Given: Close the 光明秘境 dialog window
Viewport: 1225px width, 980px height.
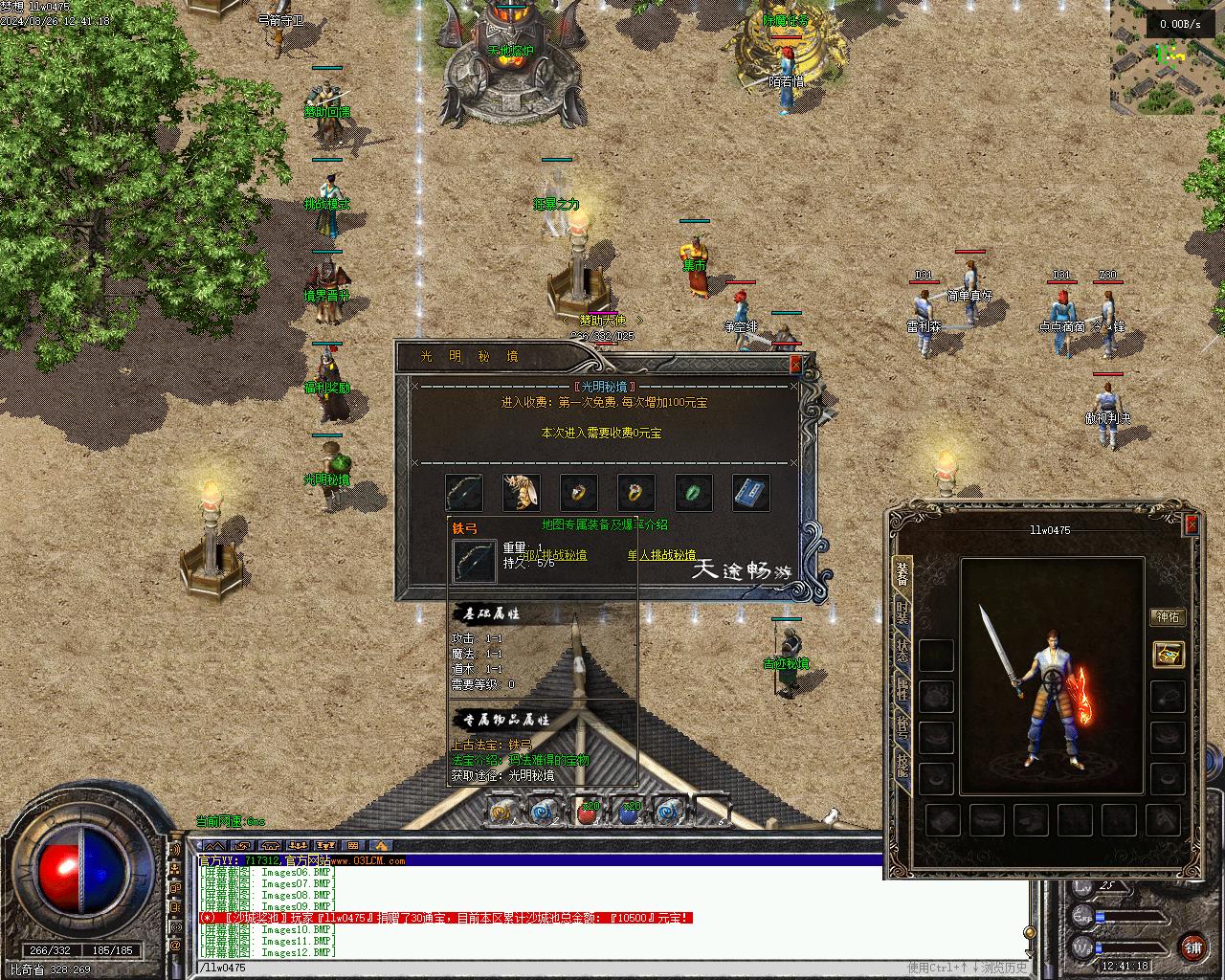Looking at the screenshot, I should click(x=795, y=364).
